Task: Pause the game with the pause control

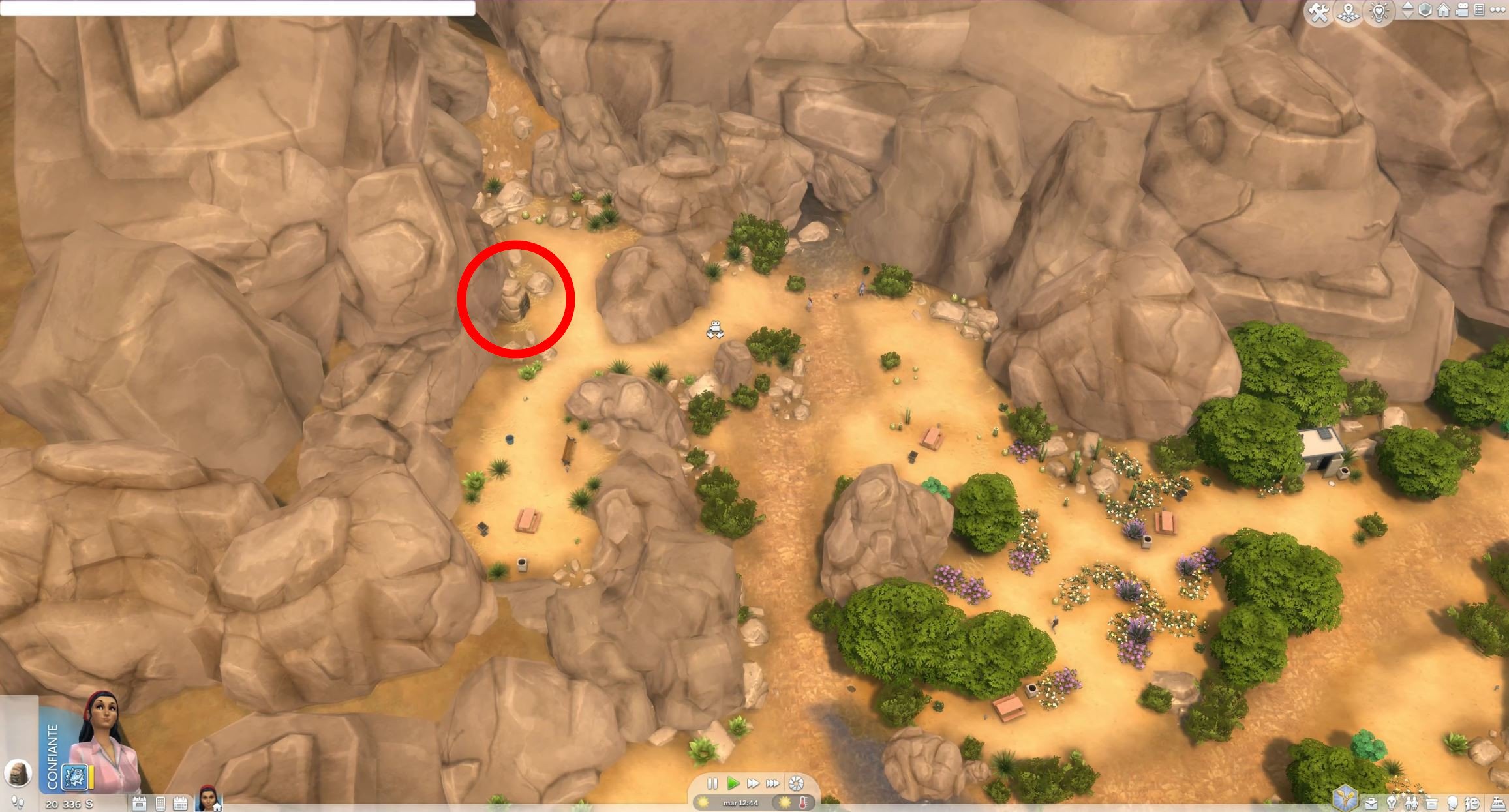Action: tap(712, 783)
